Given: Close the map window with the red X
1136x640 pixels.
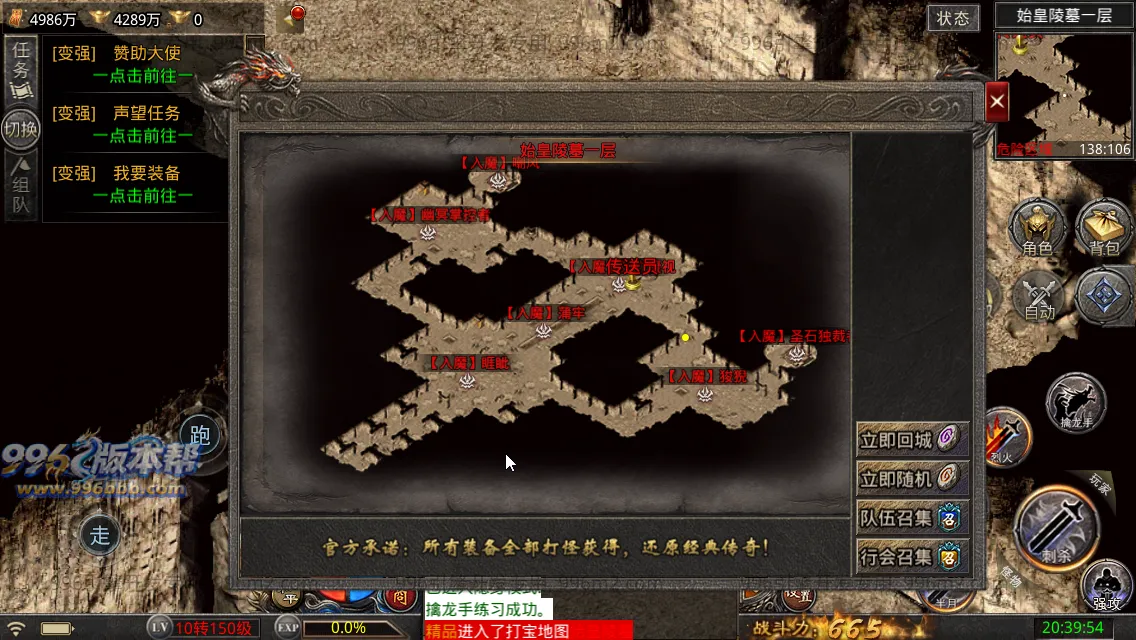Looking at the screenshot, I should [997, 101].
